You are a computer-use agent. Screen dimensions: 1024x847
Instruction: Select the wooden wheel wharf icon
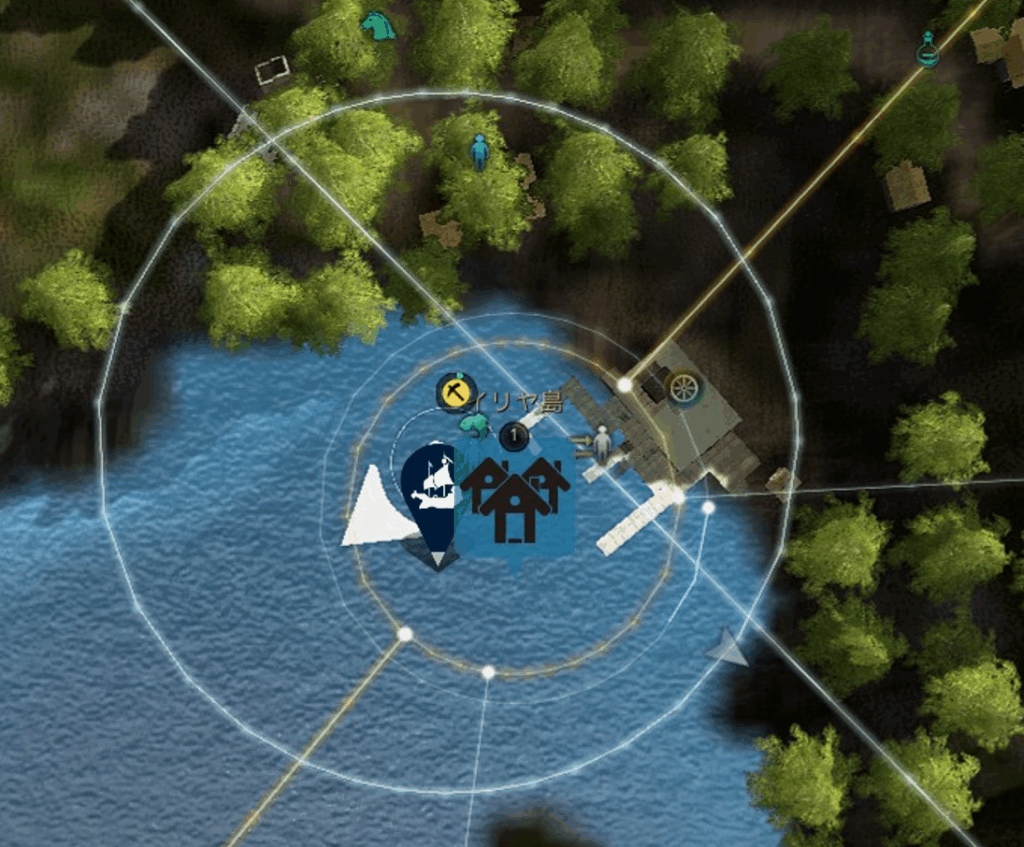tap(684, 388)
